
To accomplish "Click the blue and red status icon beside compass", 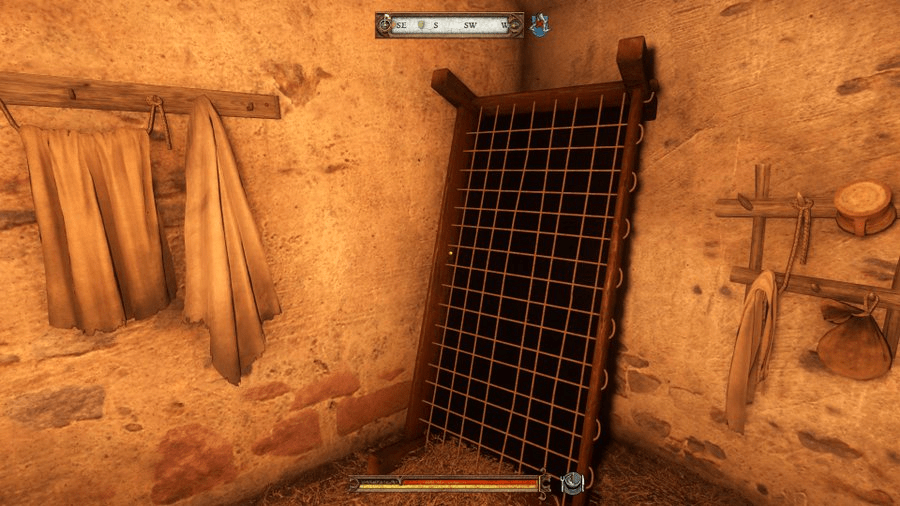I will click(x=540, y=25).
